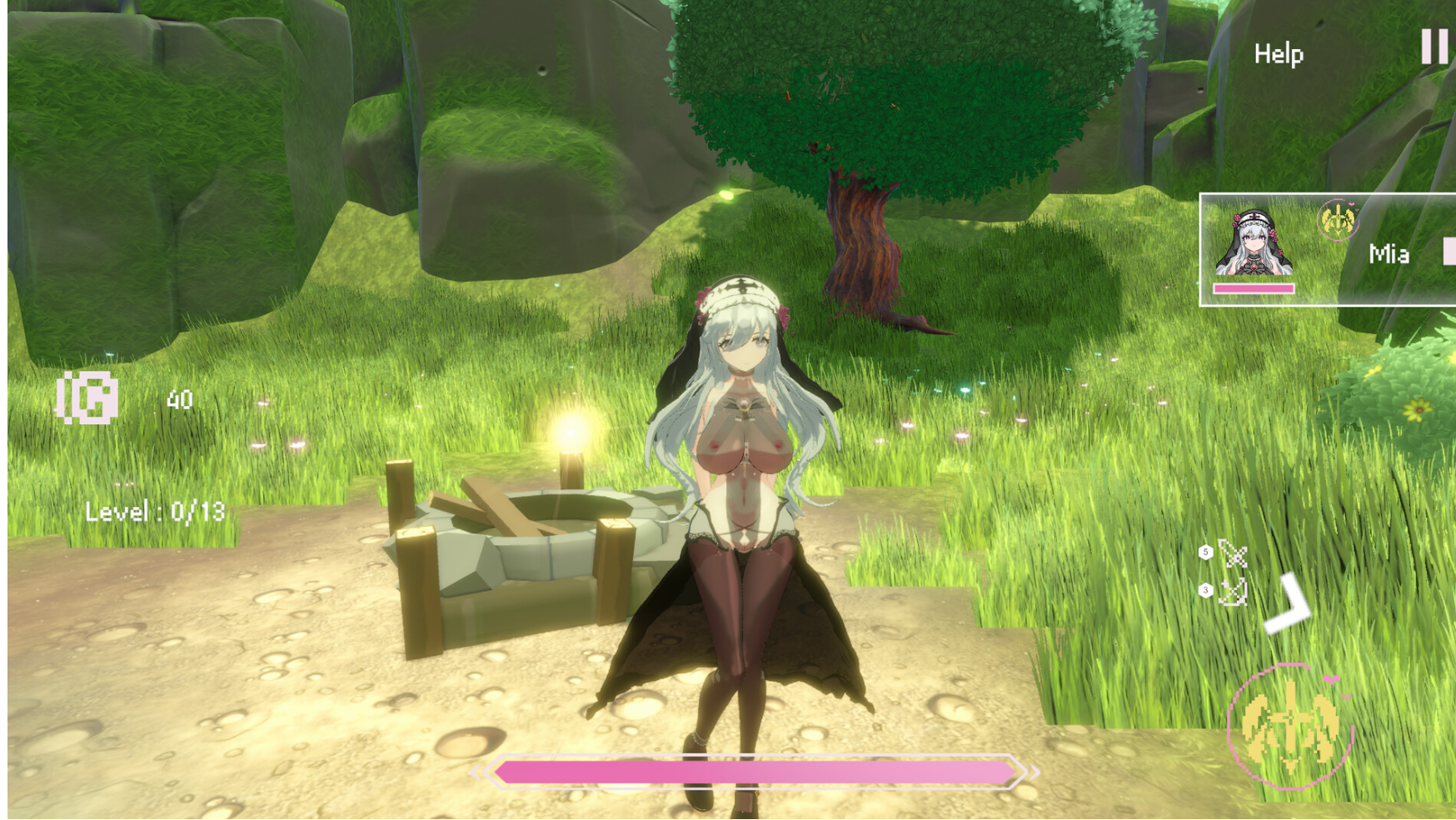Image resolution: width=1456 pixels, height=820 pixels.
Task: Open the Help screen
Action: pyautogui.click(x=1278, y=54)
